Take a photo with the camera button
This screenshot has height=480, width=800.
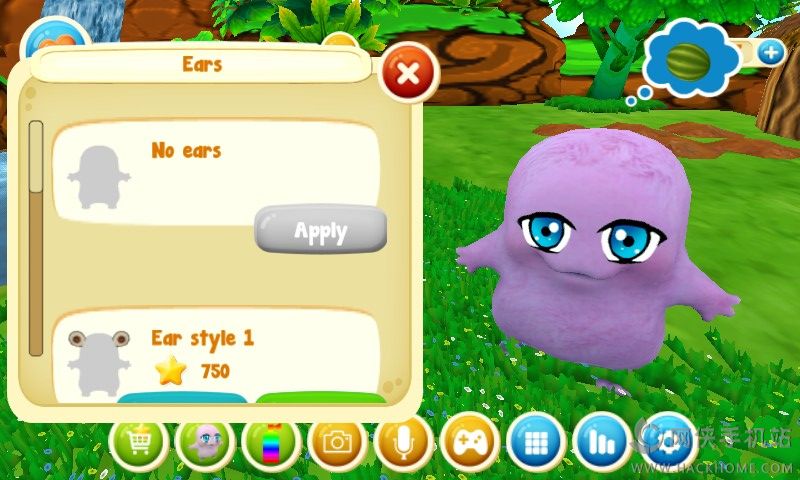tap(338, 443)
